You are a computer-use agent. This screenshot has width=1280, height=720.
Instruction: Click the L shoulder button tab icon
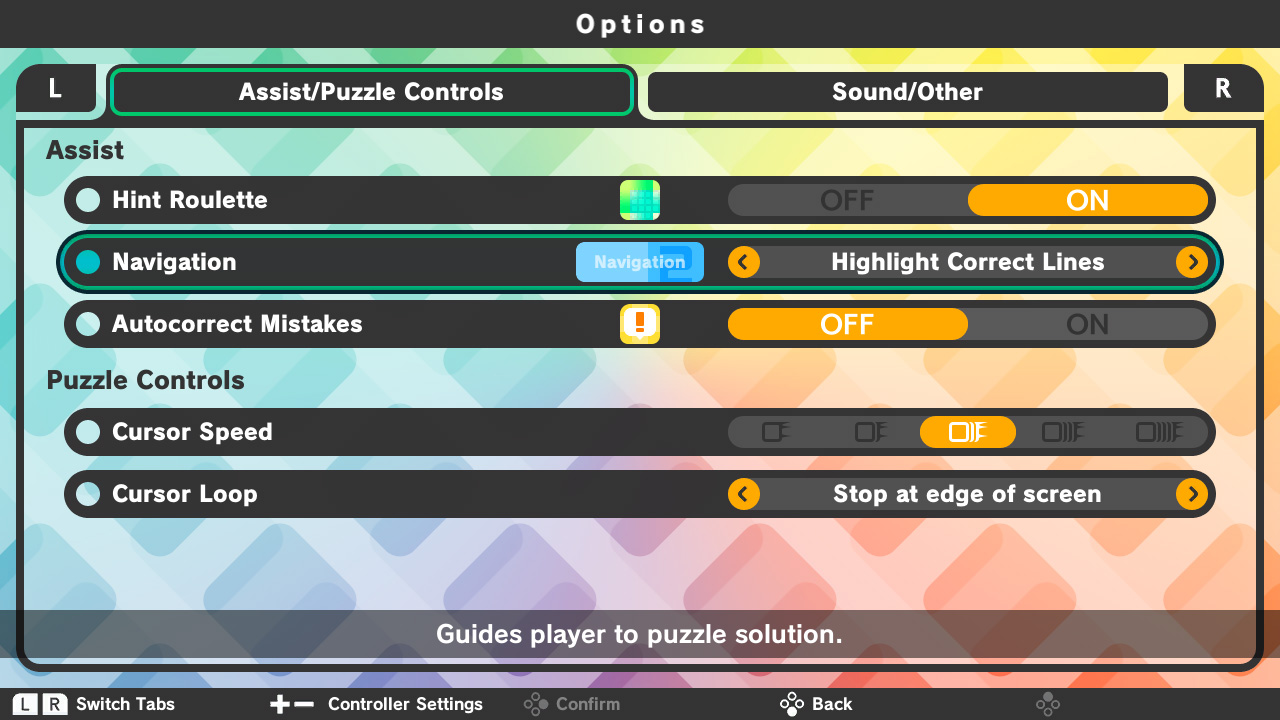pos(55,88)
